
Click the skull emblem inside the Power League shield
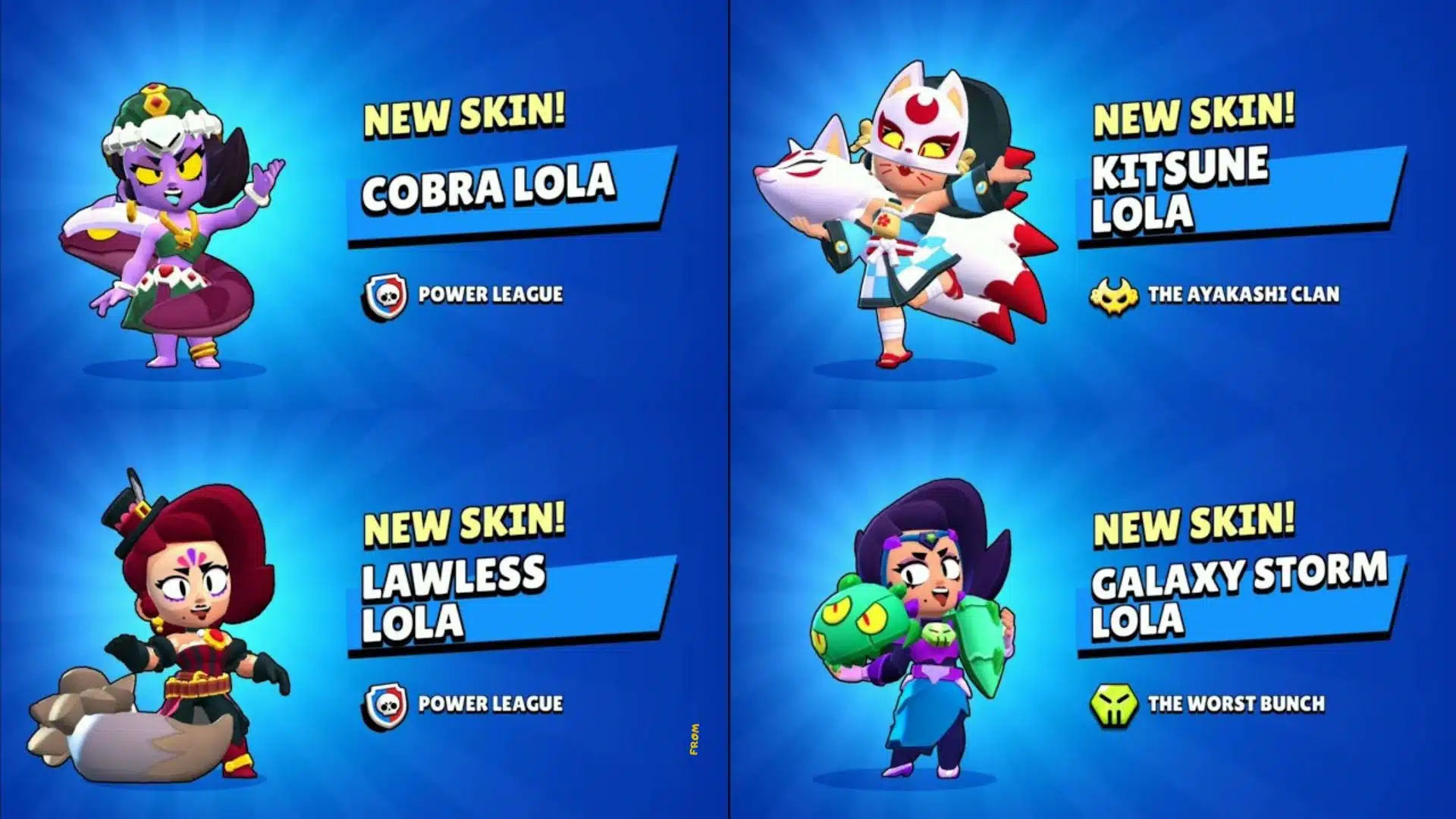point(388,295)
